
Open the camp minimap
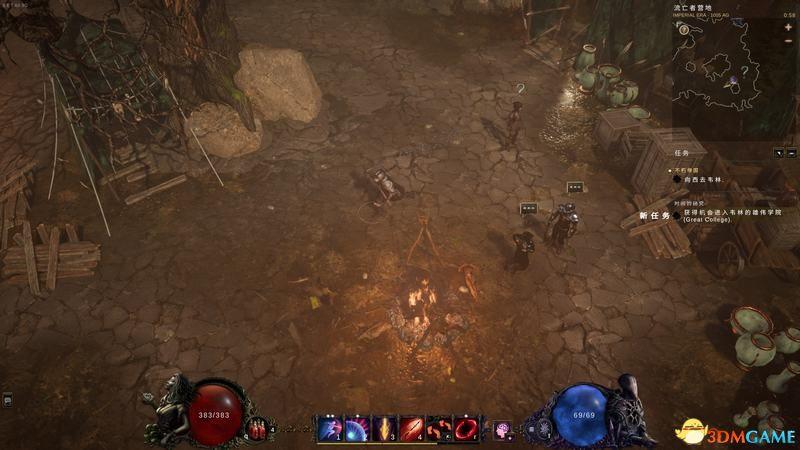(727, 75)
